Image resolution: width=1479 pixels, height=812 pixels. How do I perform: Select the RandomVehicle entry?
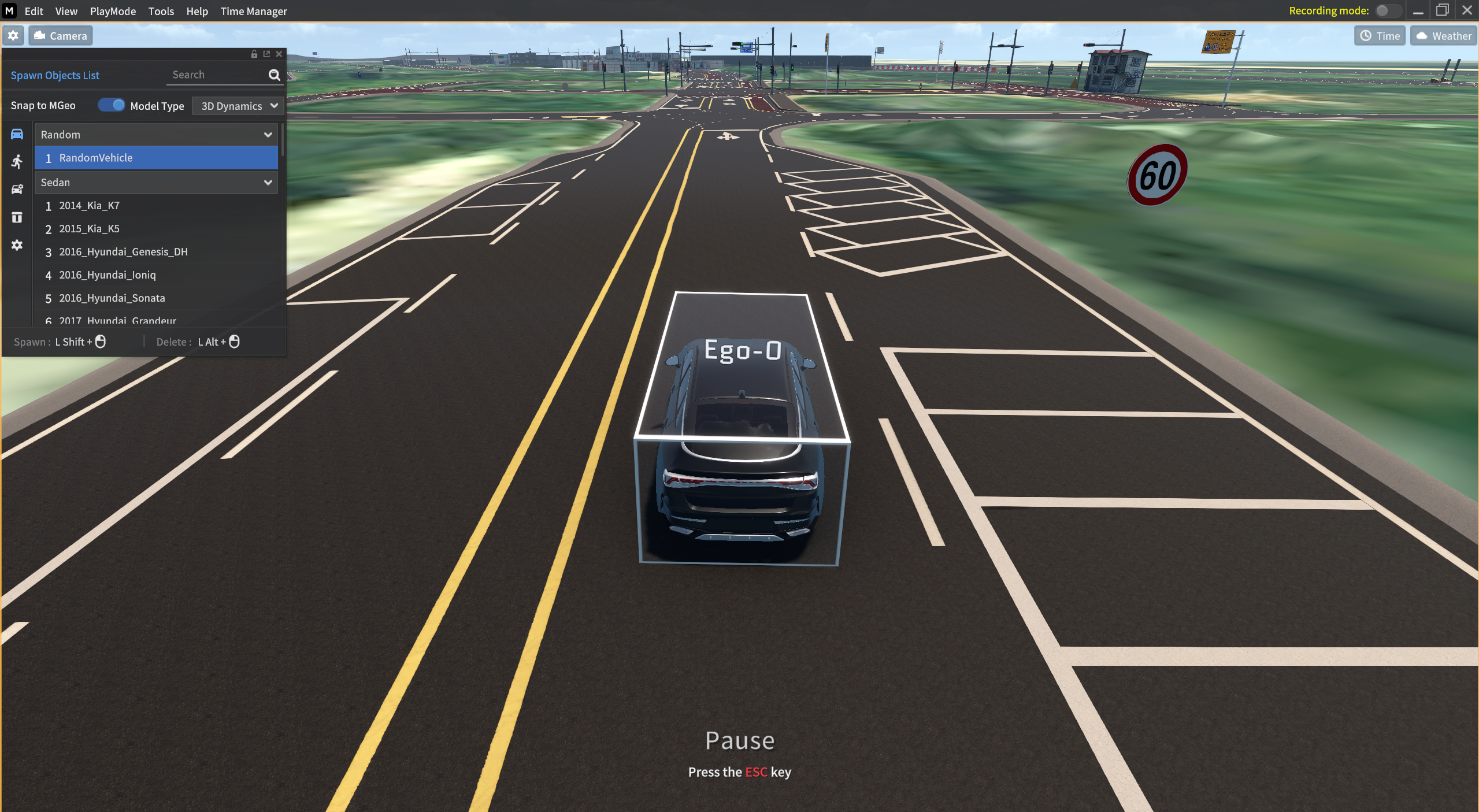(x=156, y=158)
